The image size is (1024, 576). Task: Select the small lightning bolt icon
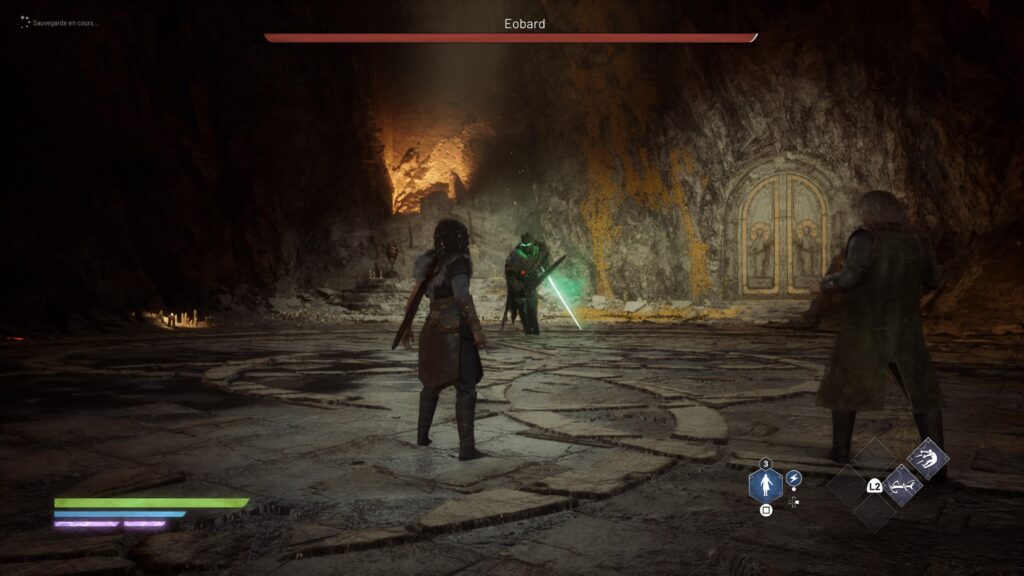click(793, 478)
